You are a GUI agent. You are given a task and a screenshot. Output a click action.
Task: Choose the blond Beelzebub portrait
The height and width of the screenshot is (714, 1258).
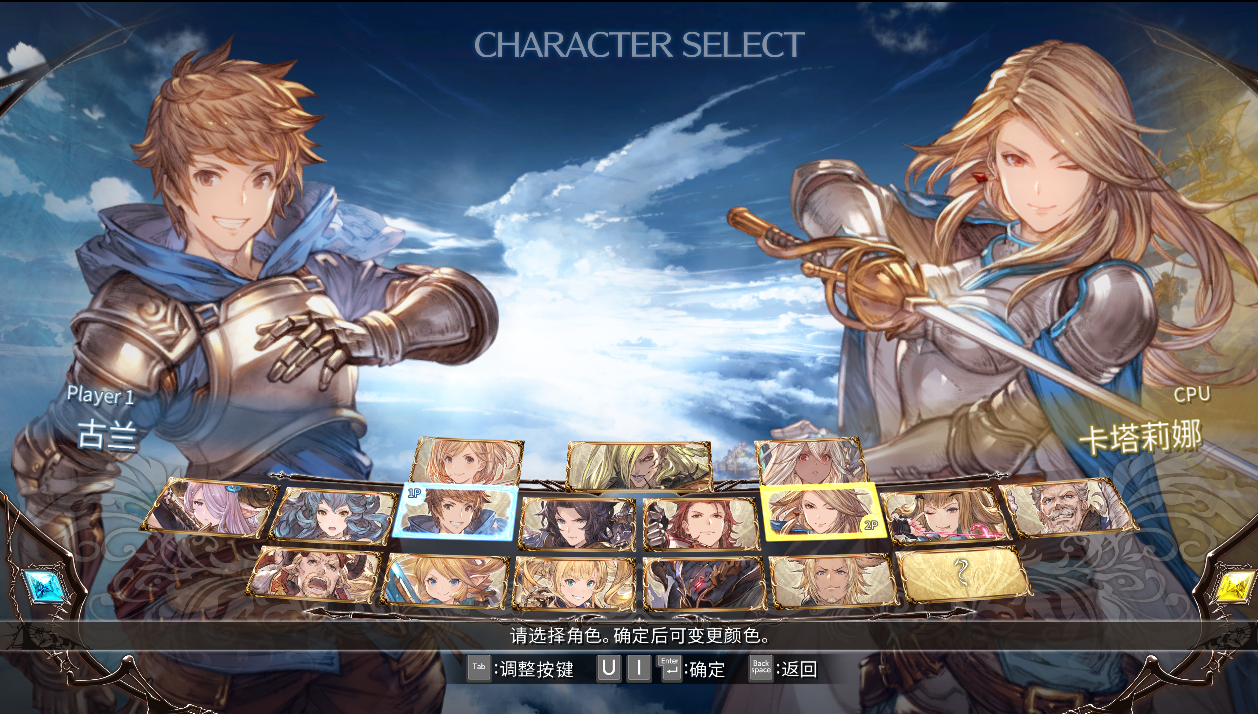pyautogui.click(x=638, y=464)
